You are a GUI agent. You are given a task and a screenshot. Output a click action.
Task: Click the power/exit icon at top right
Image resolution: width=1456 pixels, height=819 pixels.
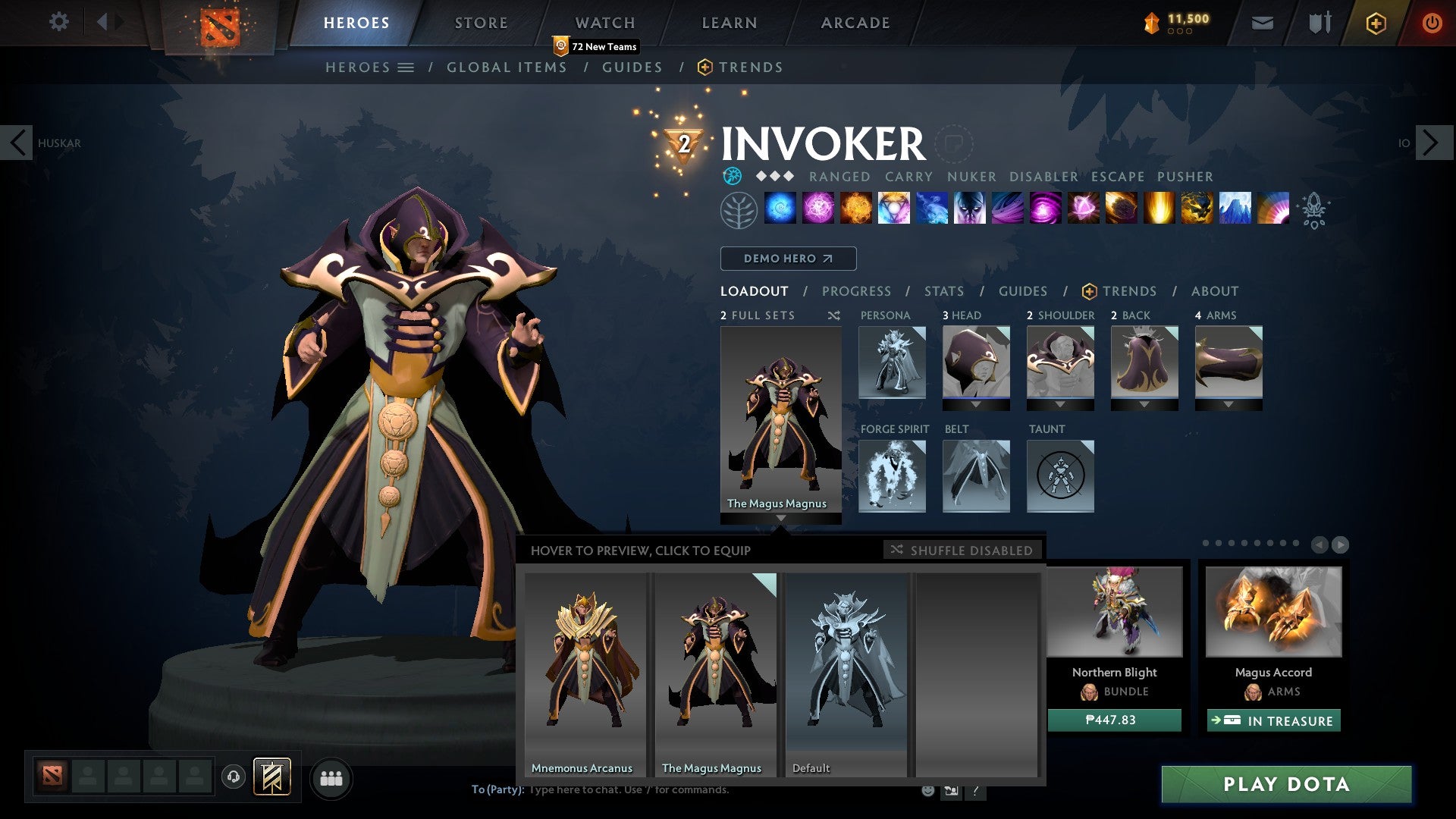(x=1432, y=23)
